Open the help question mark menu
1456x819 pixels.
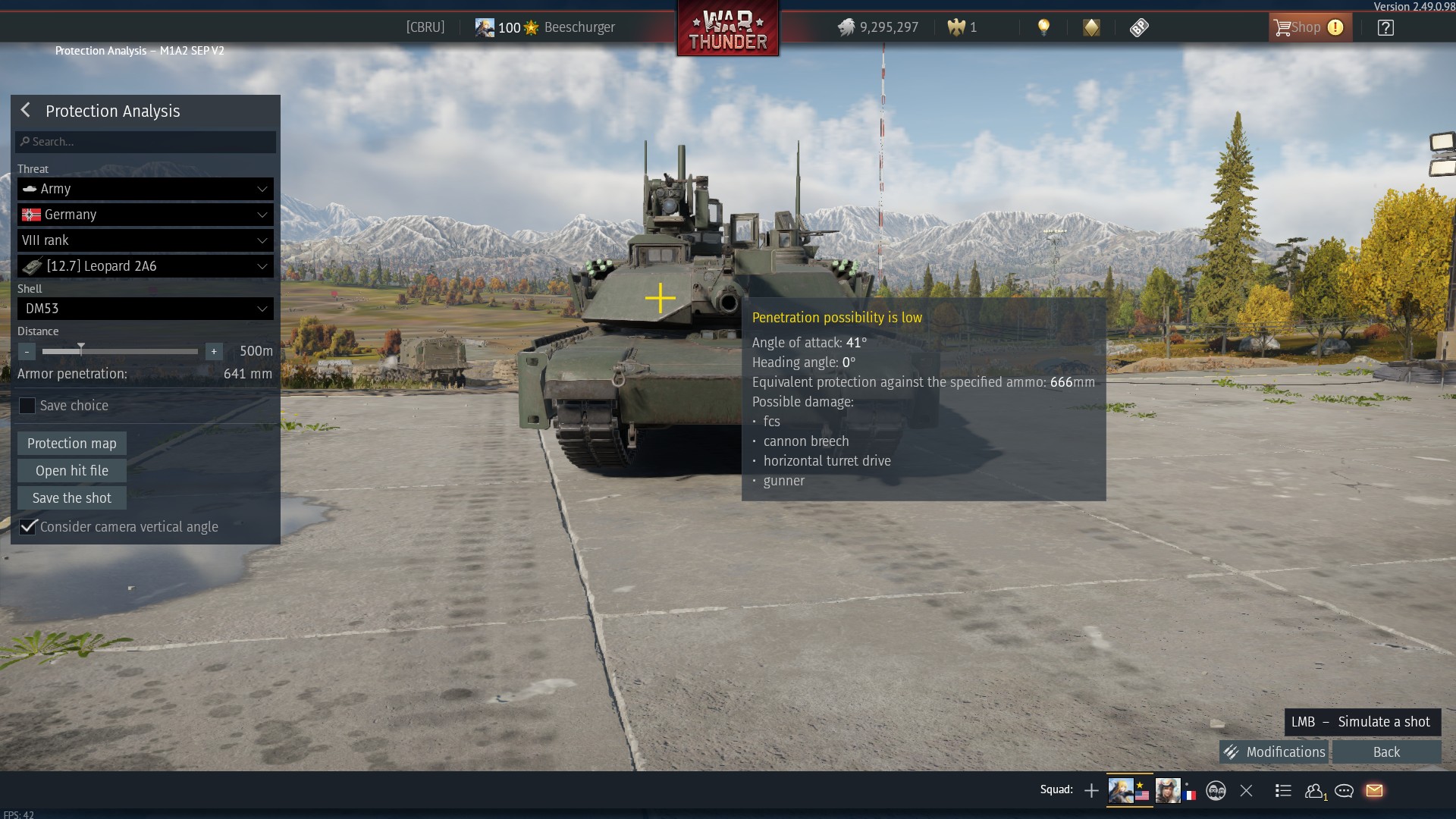[x=1385, y=28]
